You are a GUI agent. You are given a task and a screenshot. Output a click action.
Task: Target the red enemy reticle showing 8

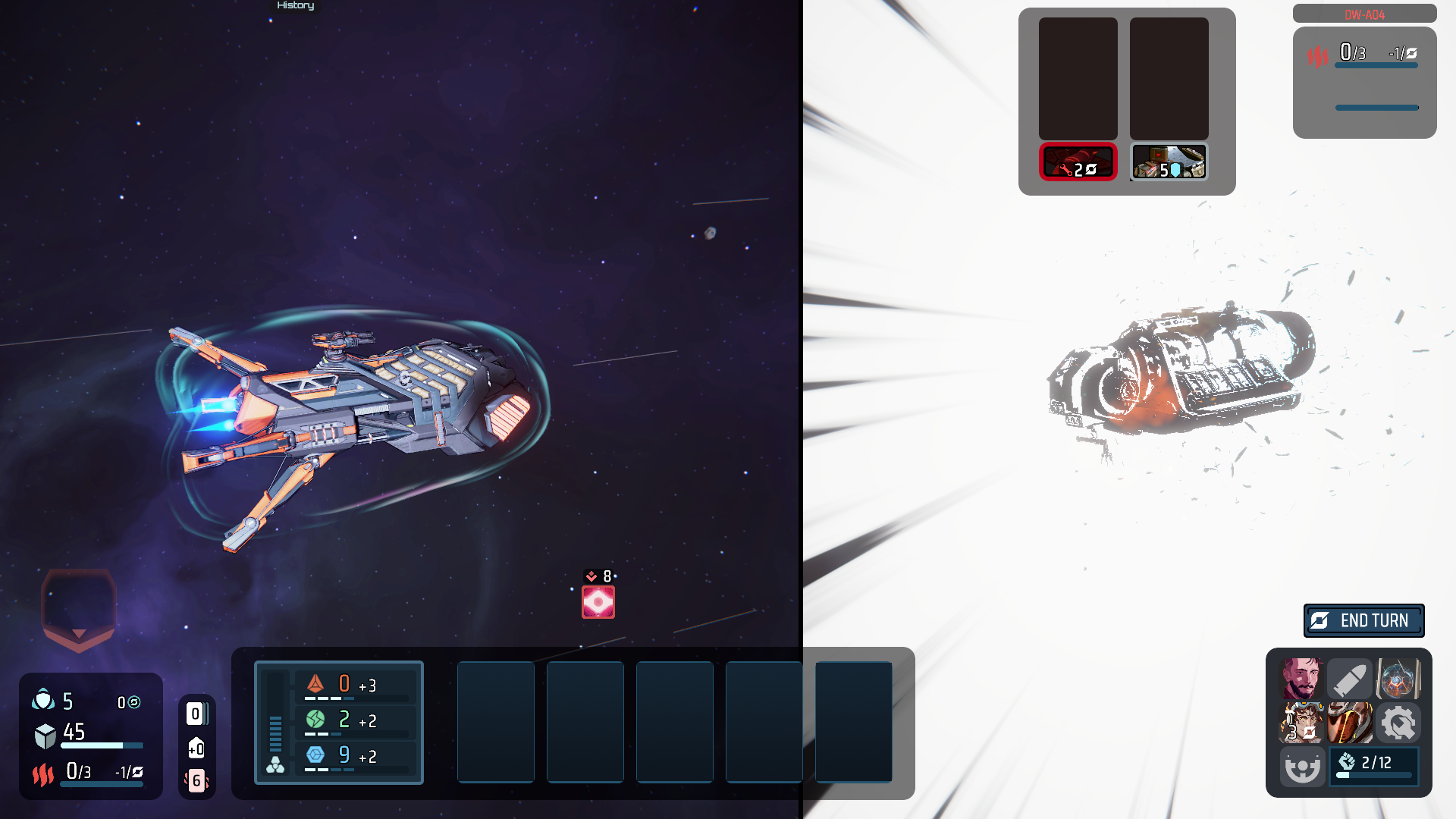(598, 601)
